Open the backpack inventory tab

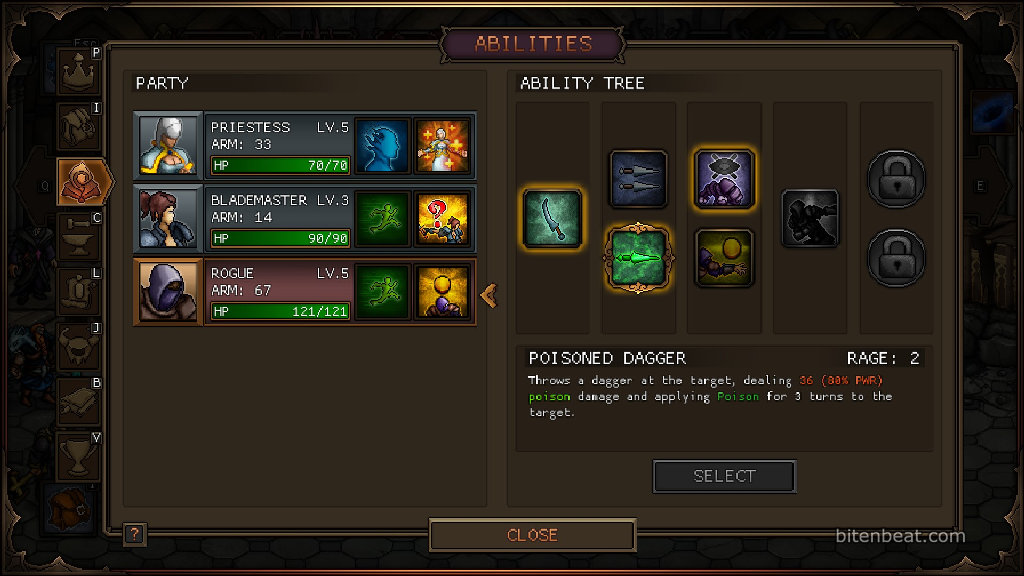coord(77,127)
